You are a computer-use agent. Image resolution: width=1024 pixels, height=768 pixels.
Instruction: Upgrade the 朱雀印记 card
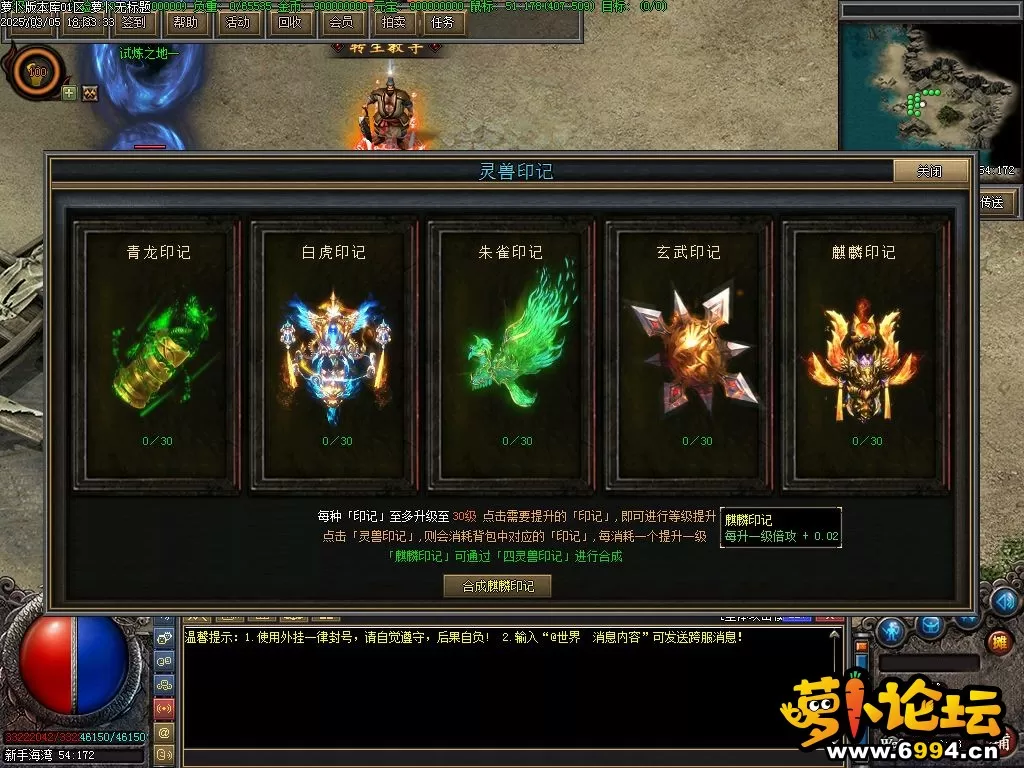510,355
